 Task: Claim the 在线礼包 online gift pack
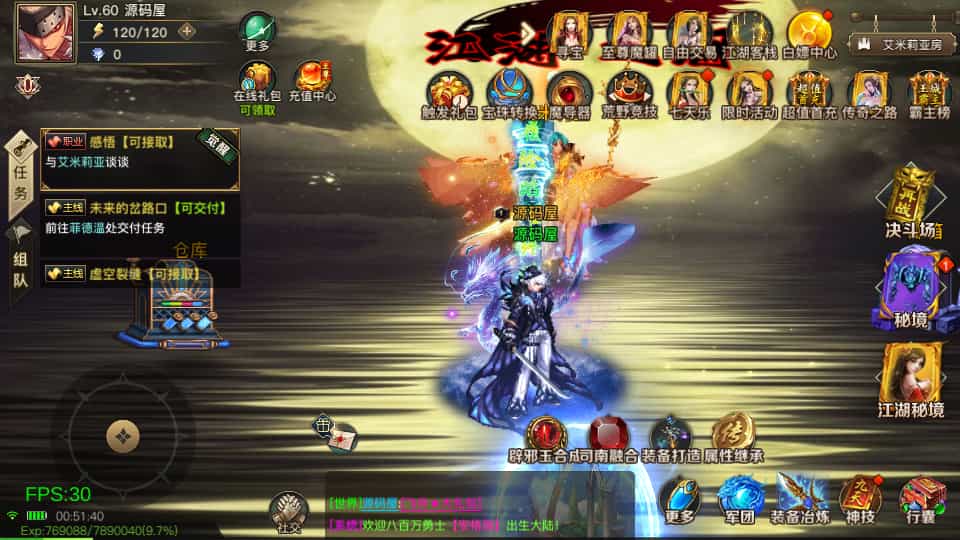[256, 79]
